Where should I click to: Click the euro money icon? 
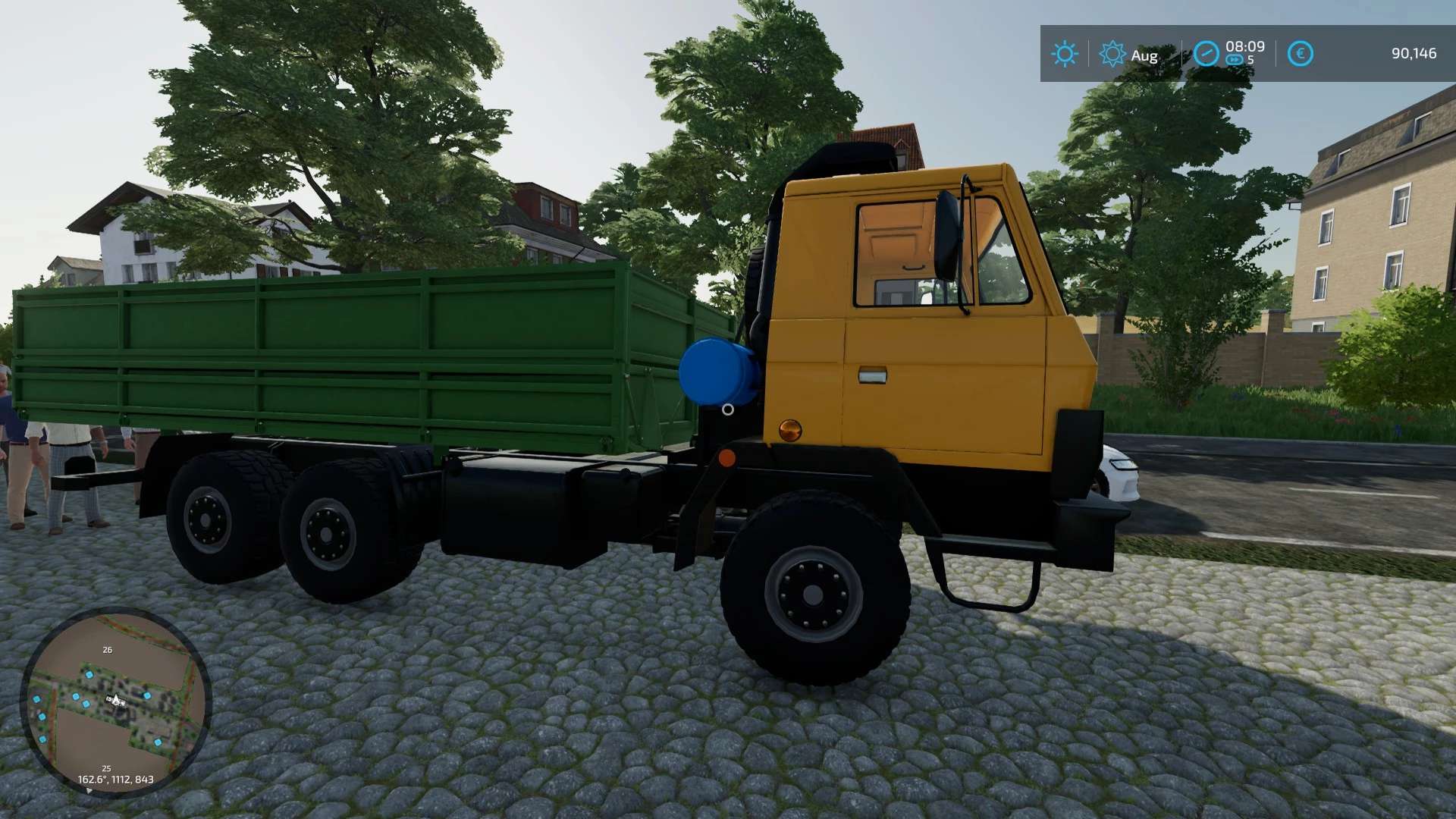coord(1300,54)
